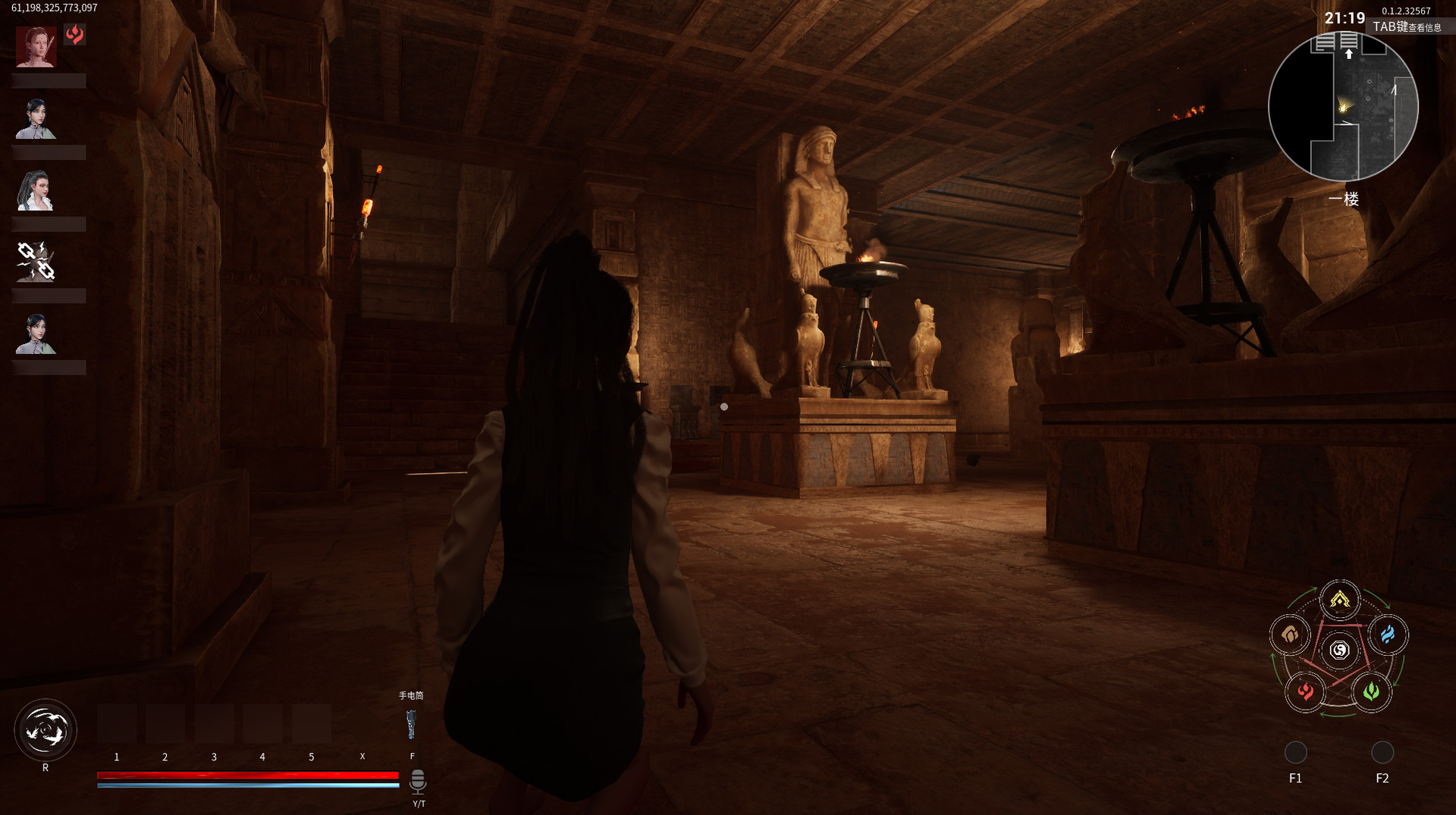1456x815 pixels.
Task: Choose the earth element in the skill wheel
Action: [x=1289, y=636]
